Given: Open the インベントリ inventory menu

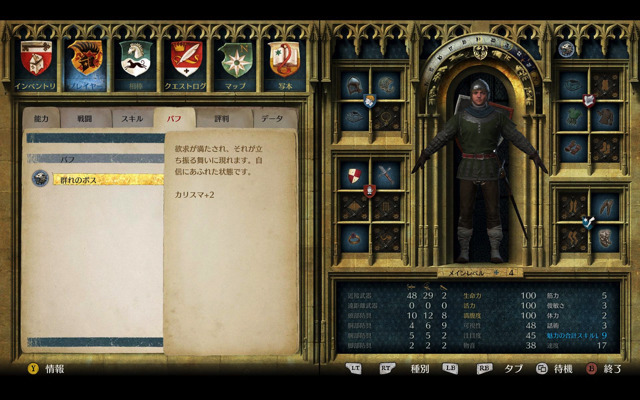Looking at the screenshot, I should pyautogui.click(x=38, y=60).
